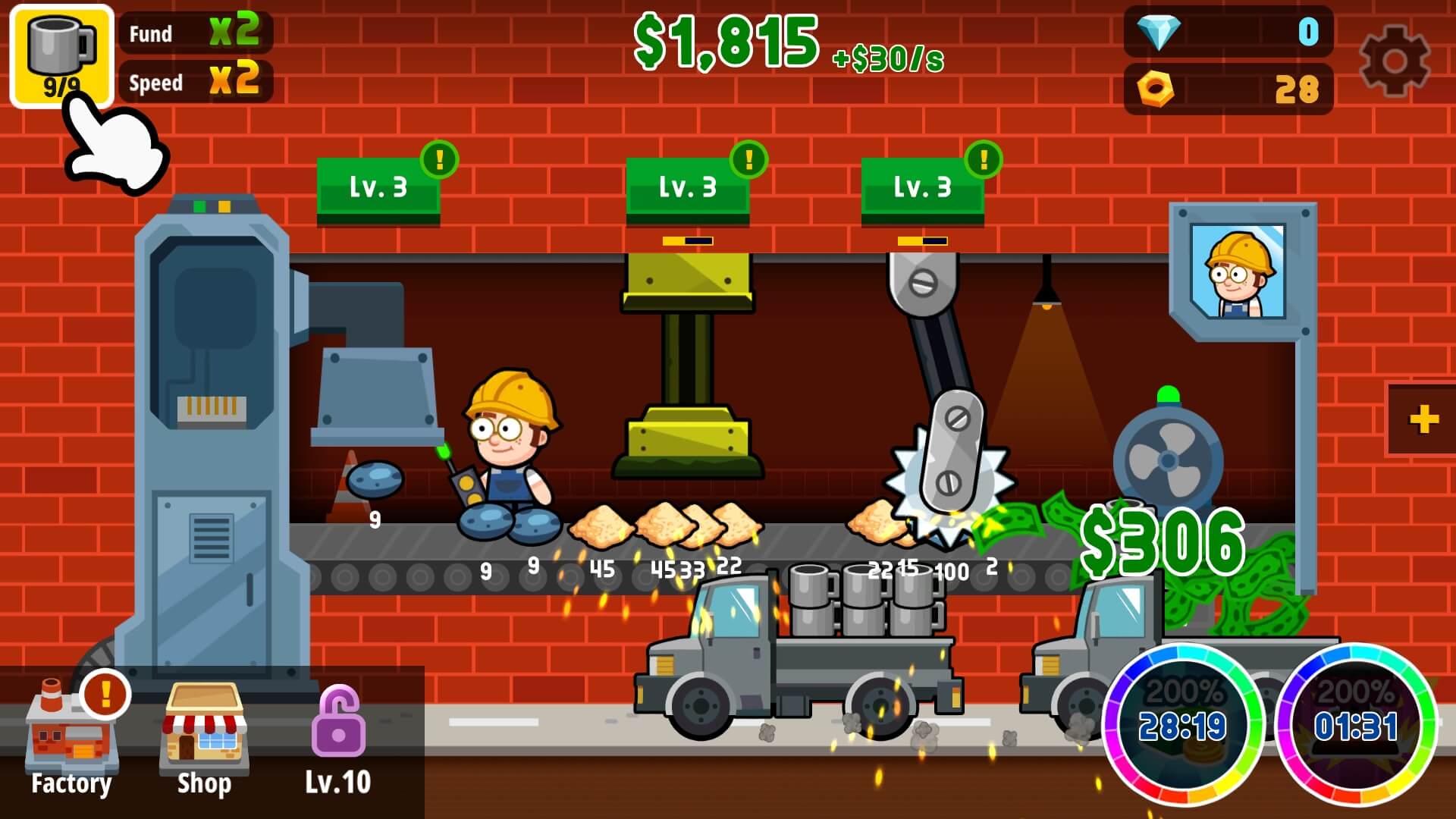The image size is (1456, 819).
Task: Open the settings gear
Action: (x=1394, y=61)
